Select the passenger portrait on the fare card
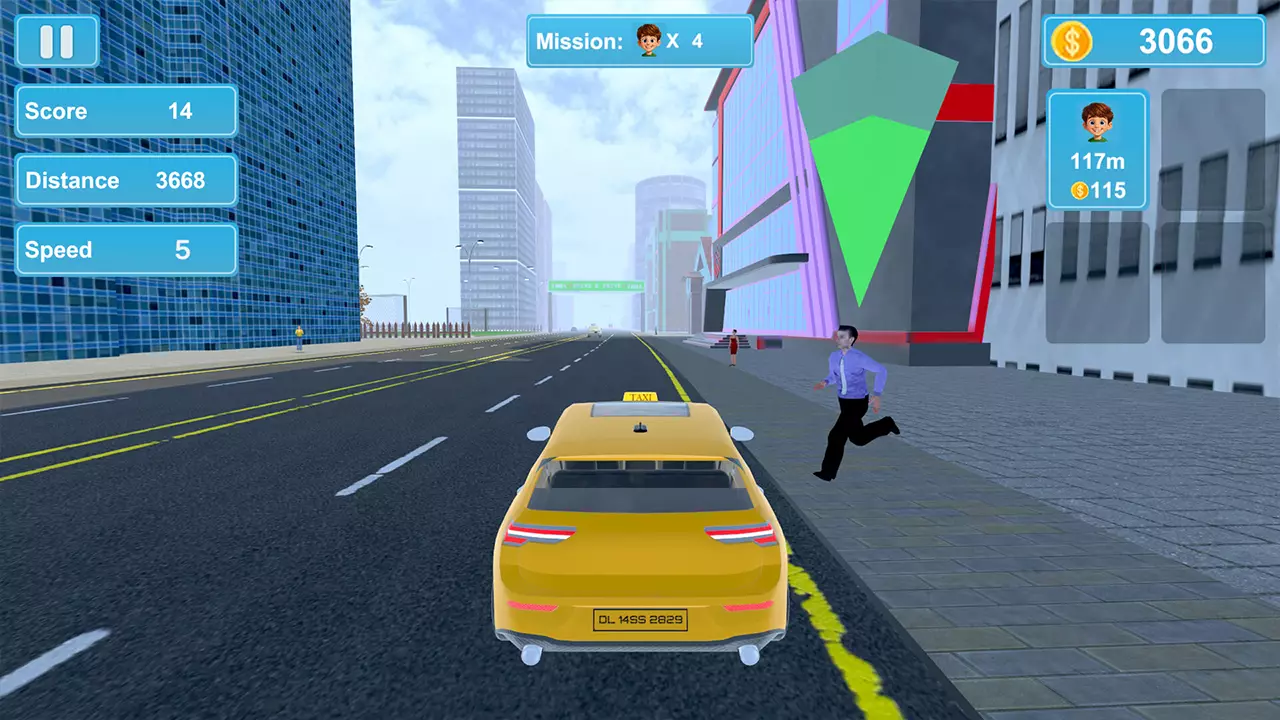The height and width of the screenshot is (720, 1280). pos(1097,124)
